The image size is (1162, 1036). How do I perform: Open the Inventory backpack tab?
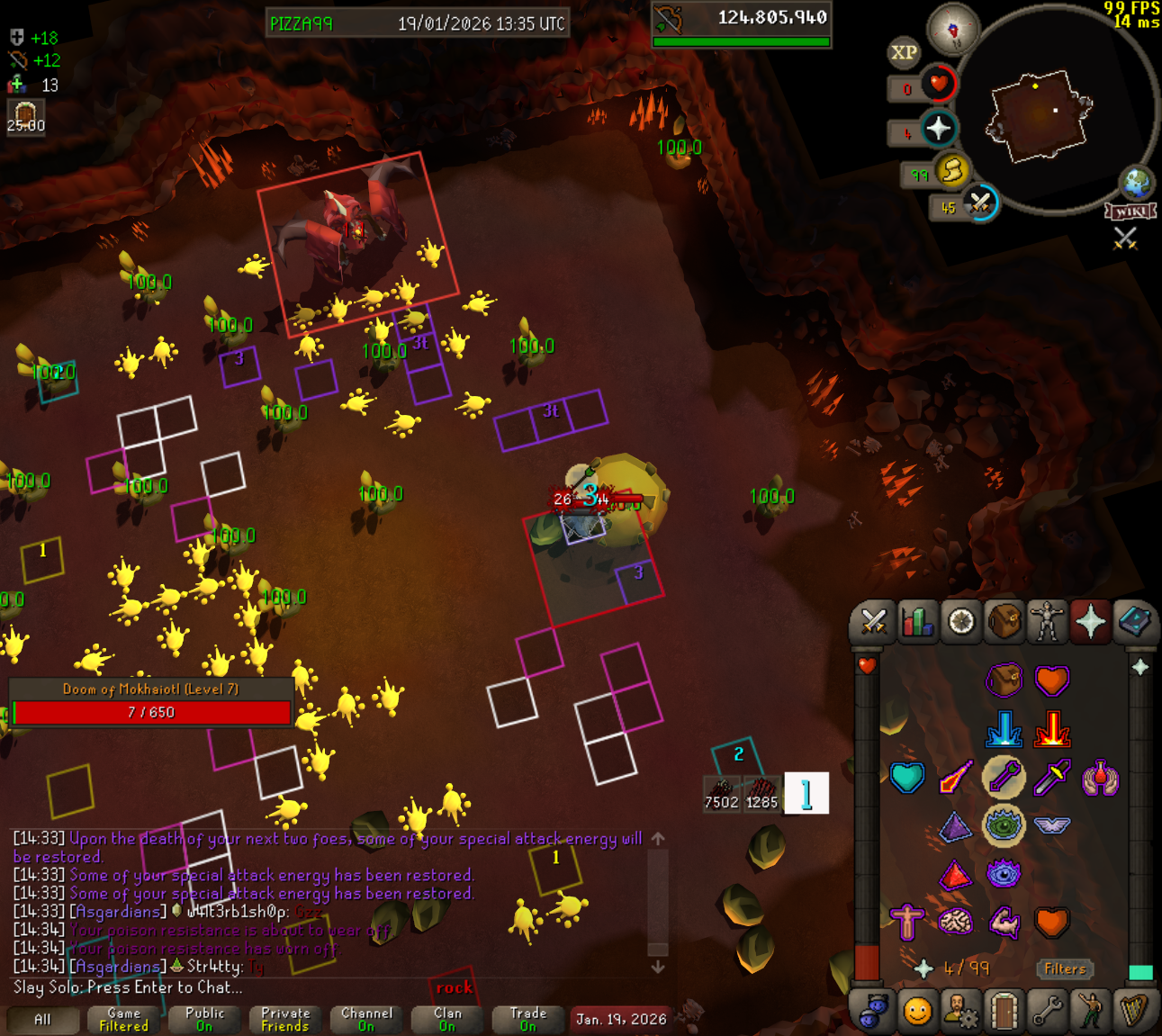pos(1004,622)
